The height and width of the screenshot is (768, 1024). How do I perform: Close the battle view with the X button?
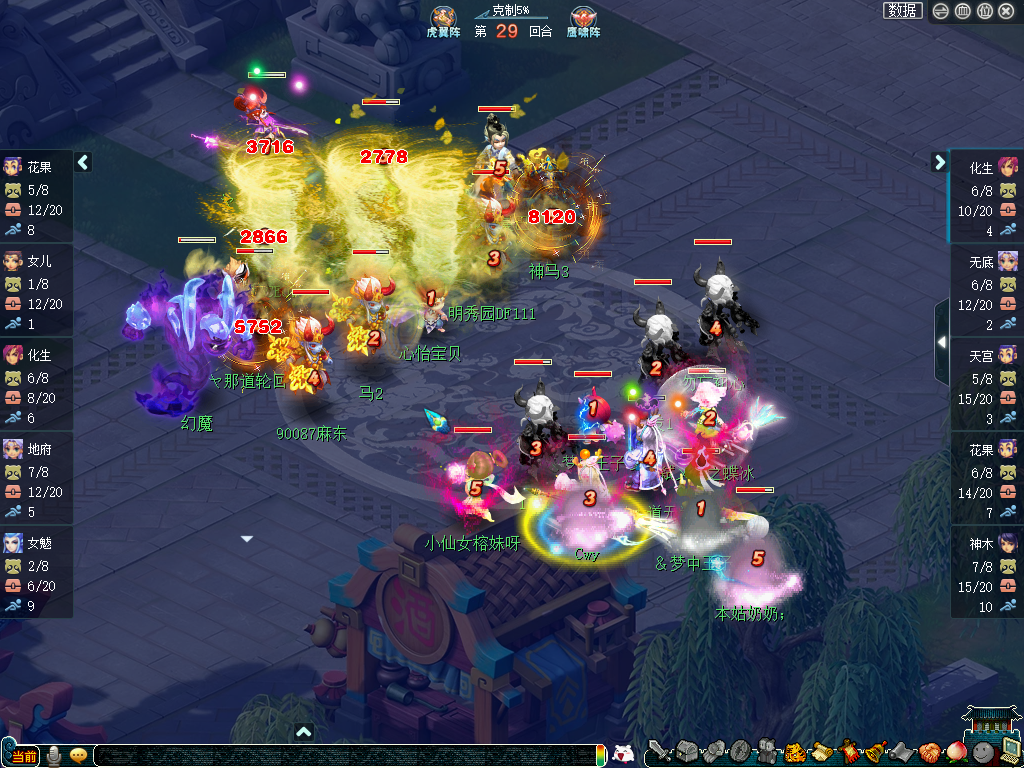pos(1006,11)
